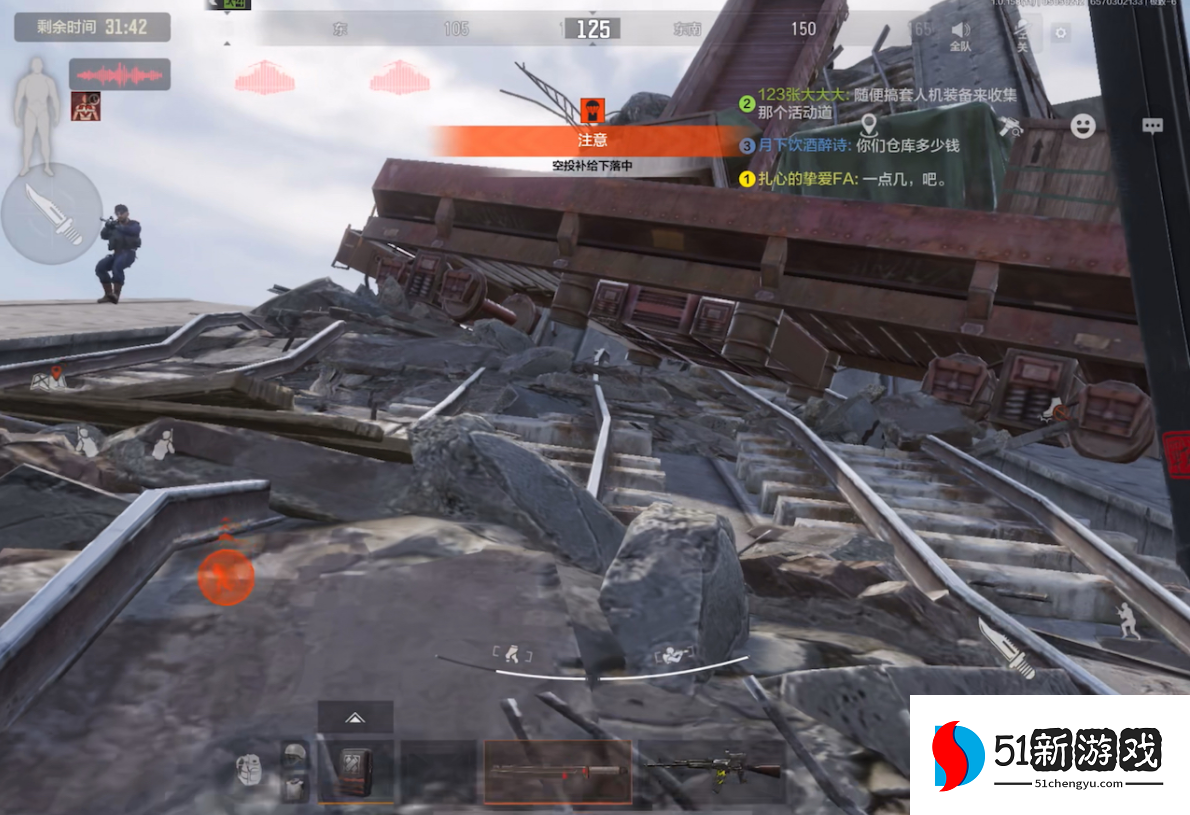Activate the camera scan icon
1190x815 pixels.
click(x=1010, y=126)
